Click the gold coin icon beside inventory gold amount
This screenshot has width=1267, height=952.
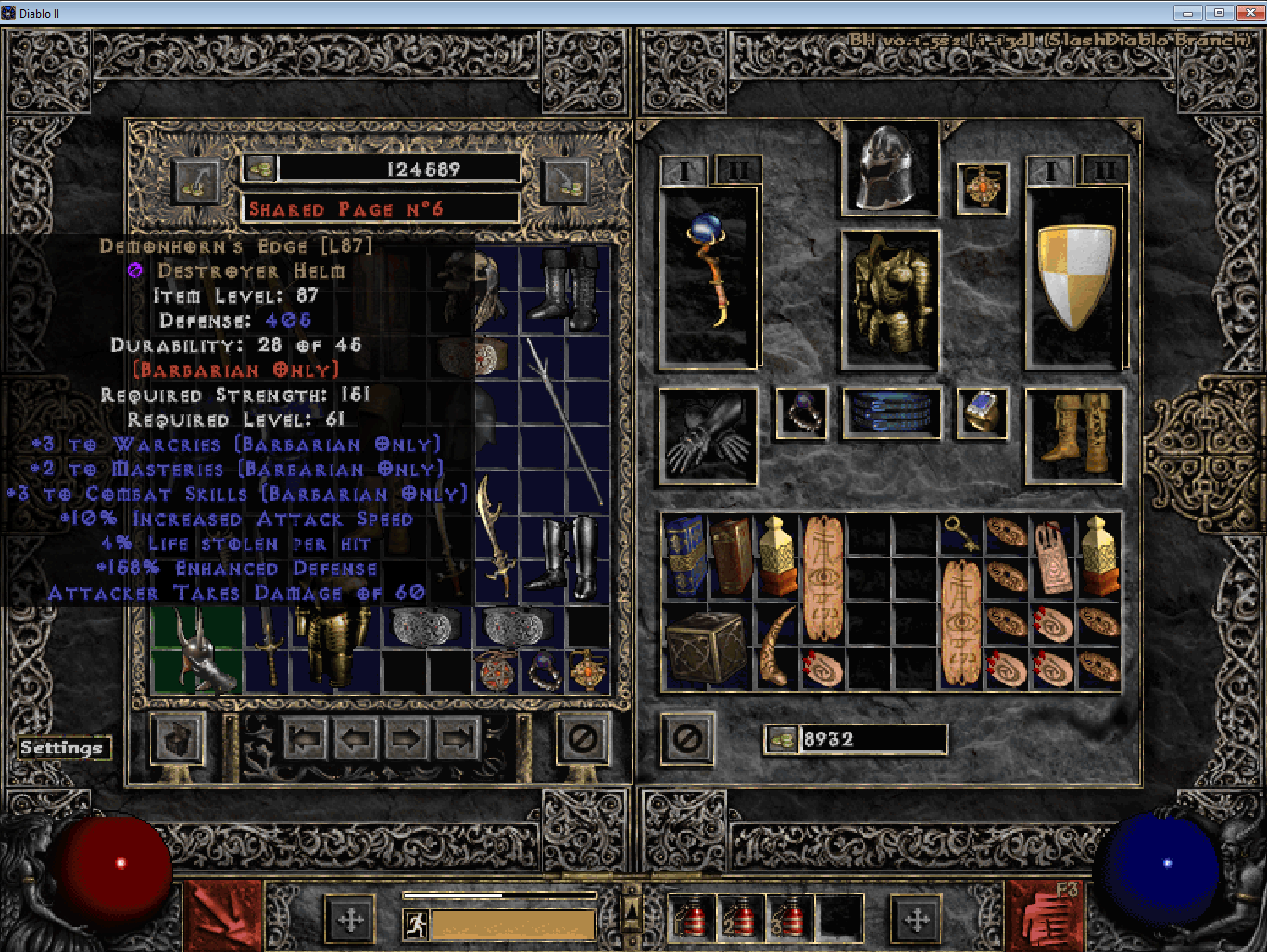pos(781,738)
